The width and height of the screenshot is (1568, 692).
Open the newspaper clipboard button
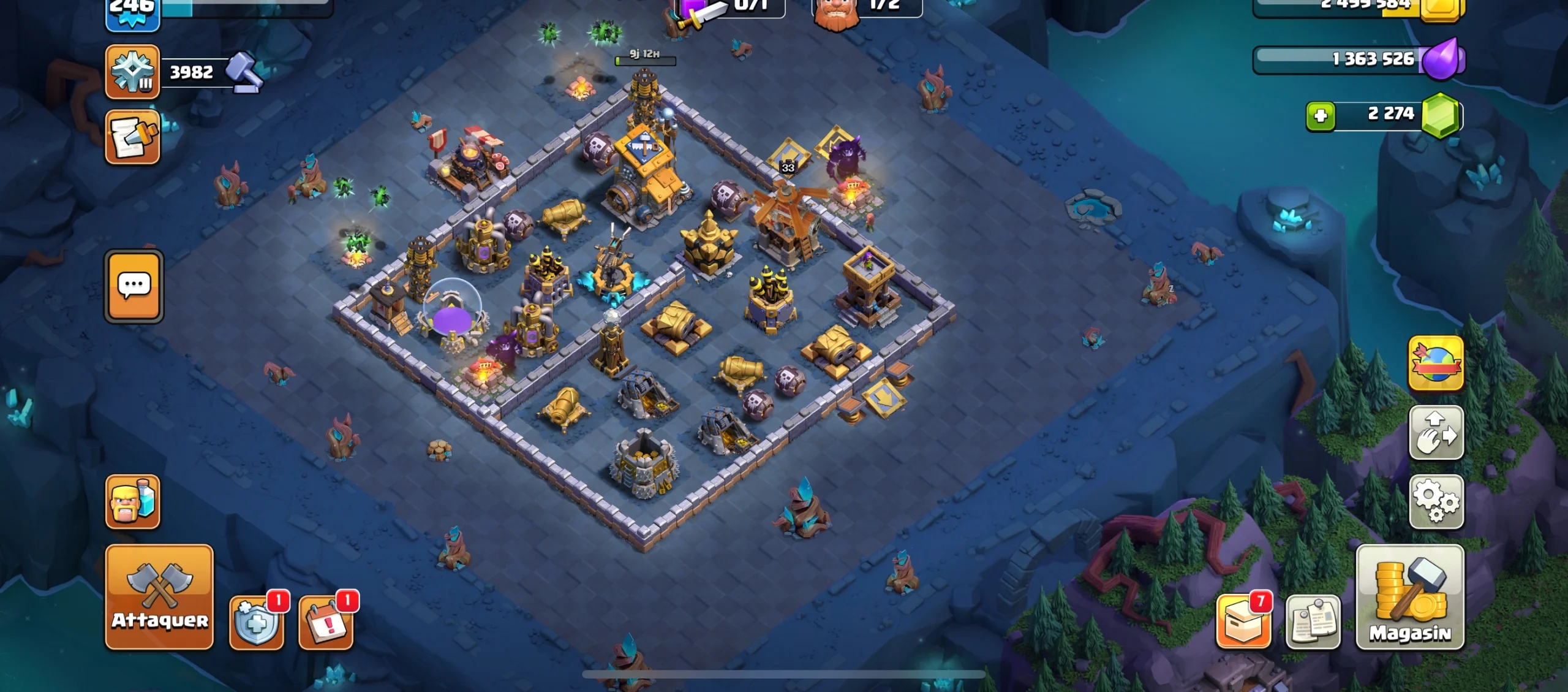[1313, 622]
